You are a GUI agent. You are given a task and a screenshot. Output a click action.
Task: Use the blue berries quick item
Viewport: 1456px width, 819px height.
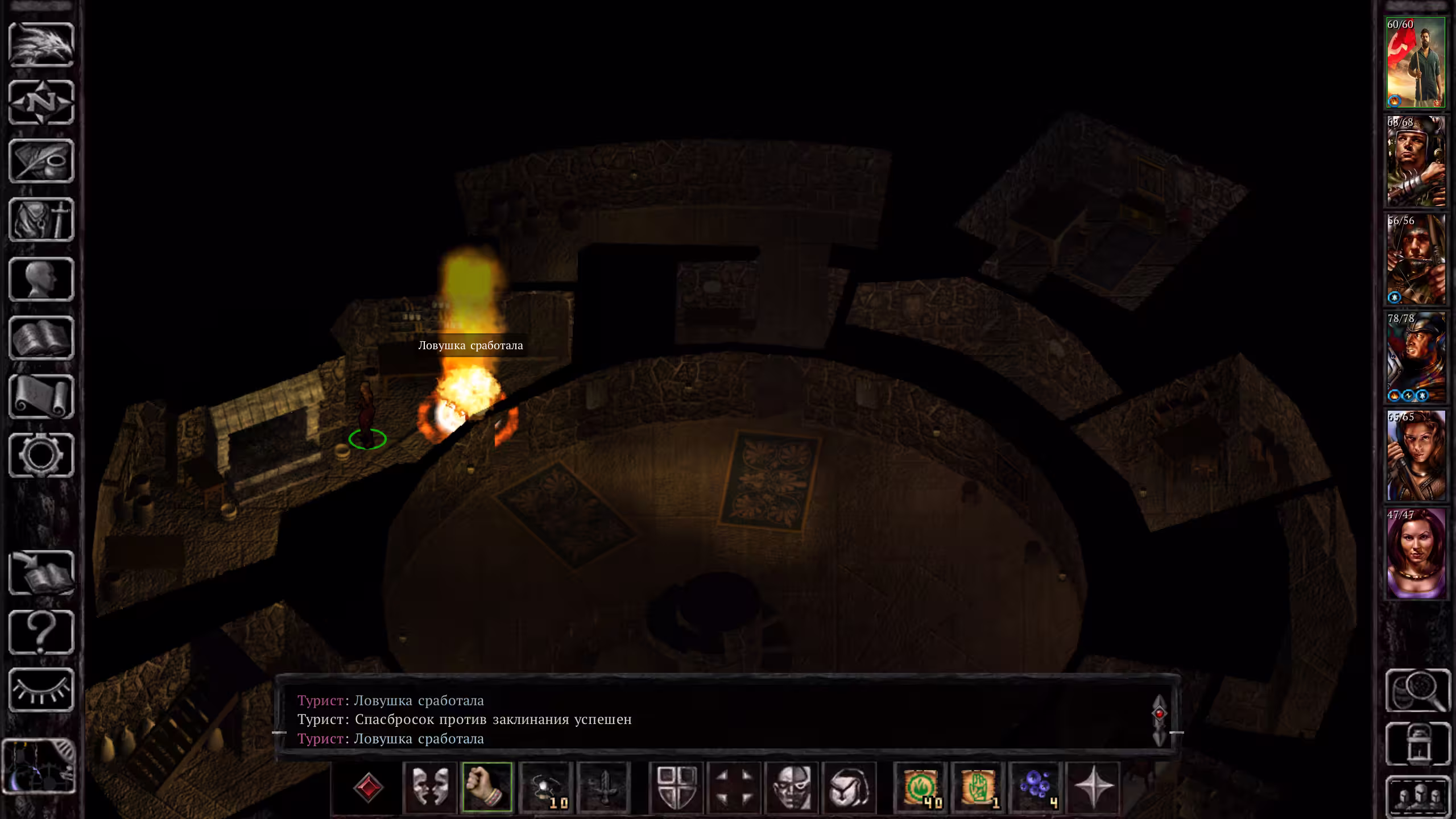pyautogui.click(x=1036, y=787)
